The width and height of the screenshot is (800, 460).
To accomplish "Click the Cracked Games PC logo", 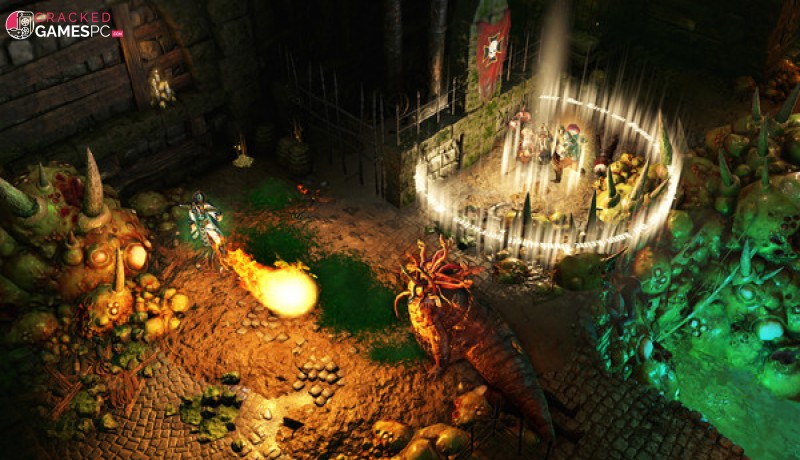I will coord(64,25).
